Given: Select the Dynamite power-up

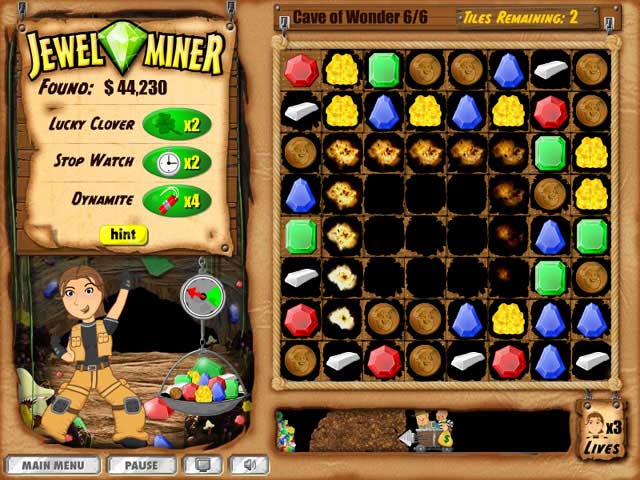Looking at the screenshot, I should pos(177,200).
